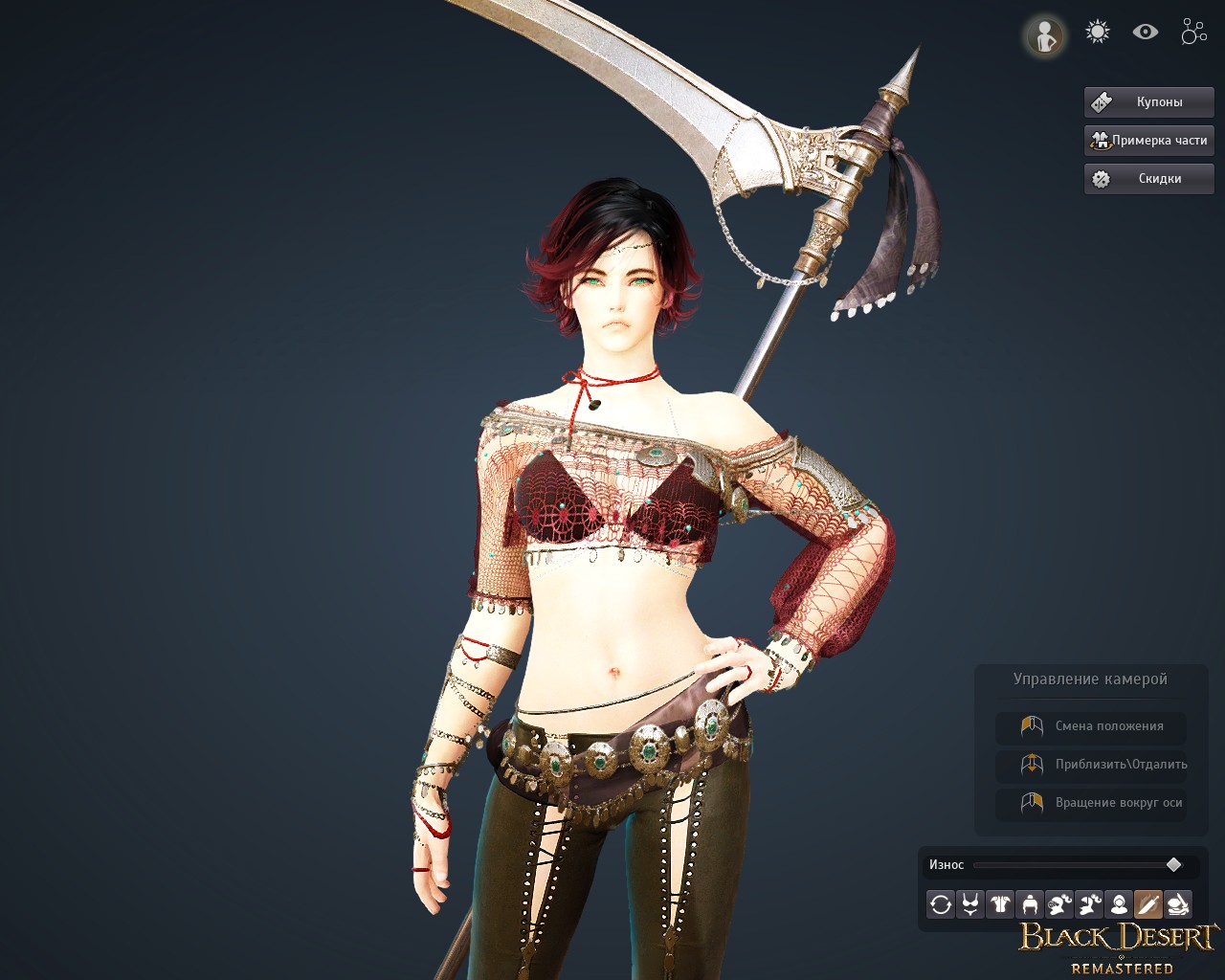Select Приблизить\Отдалить camera control
1225x980 pixels.
[x=1091, y=765]
